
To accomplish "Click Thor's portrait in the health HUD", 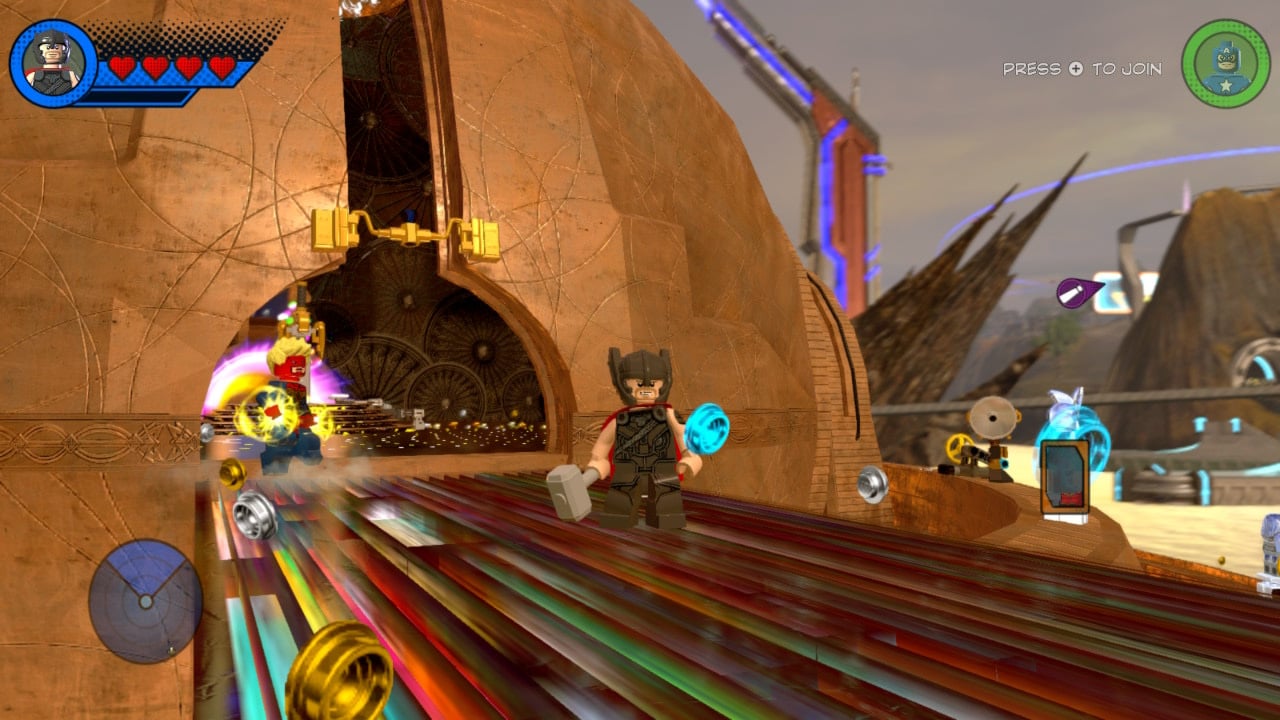I will click(50, 60).
